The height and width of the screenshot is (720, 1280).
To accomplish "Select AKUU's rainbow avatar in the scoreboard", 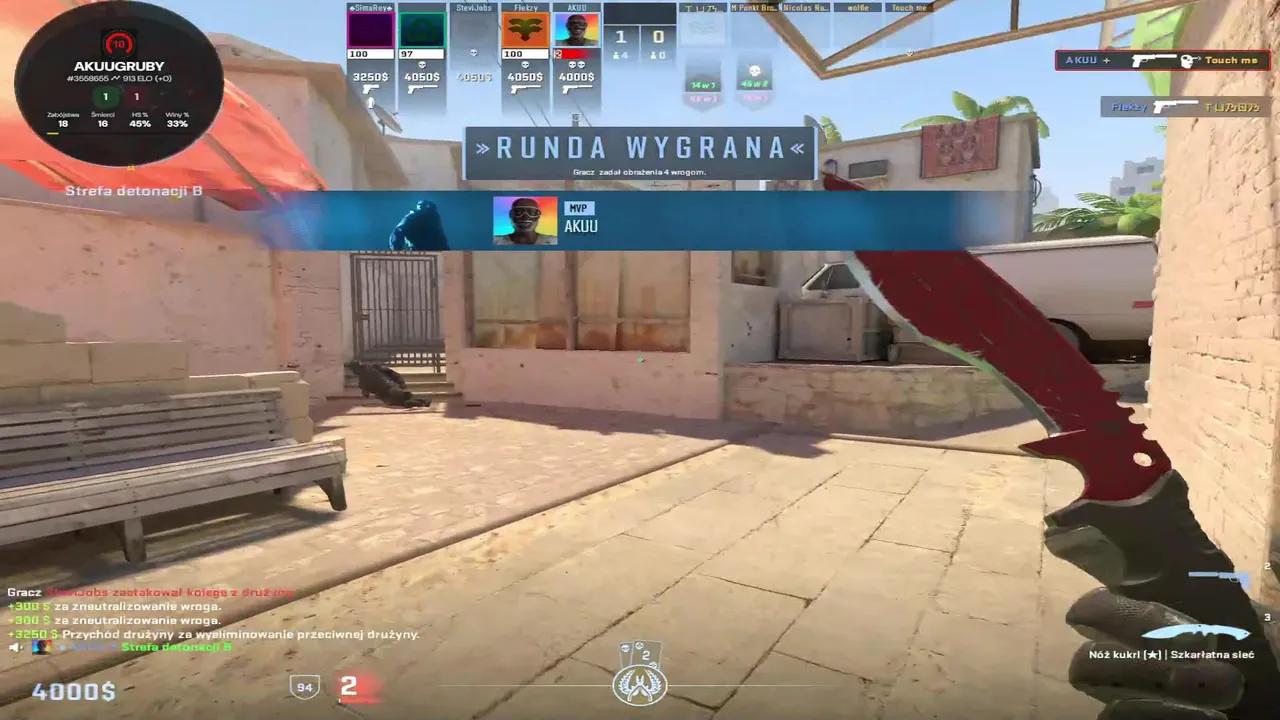I will tap(575, 30).
